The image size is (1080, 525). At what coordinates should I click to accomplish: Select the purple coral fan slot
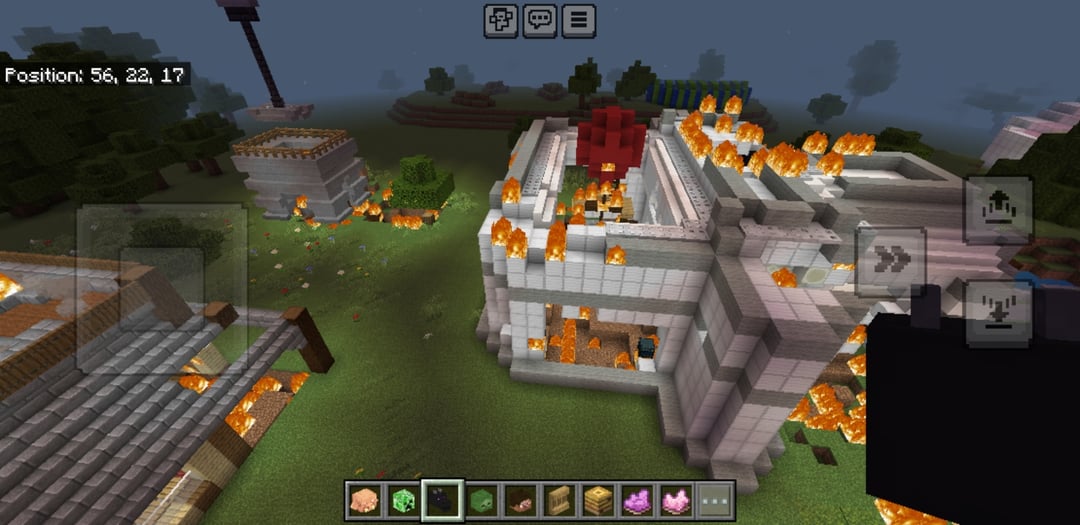(637, 499)
